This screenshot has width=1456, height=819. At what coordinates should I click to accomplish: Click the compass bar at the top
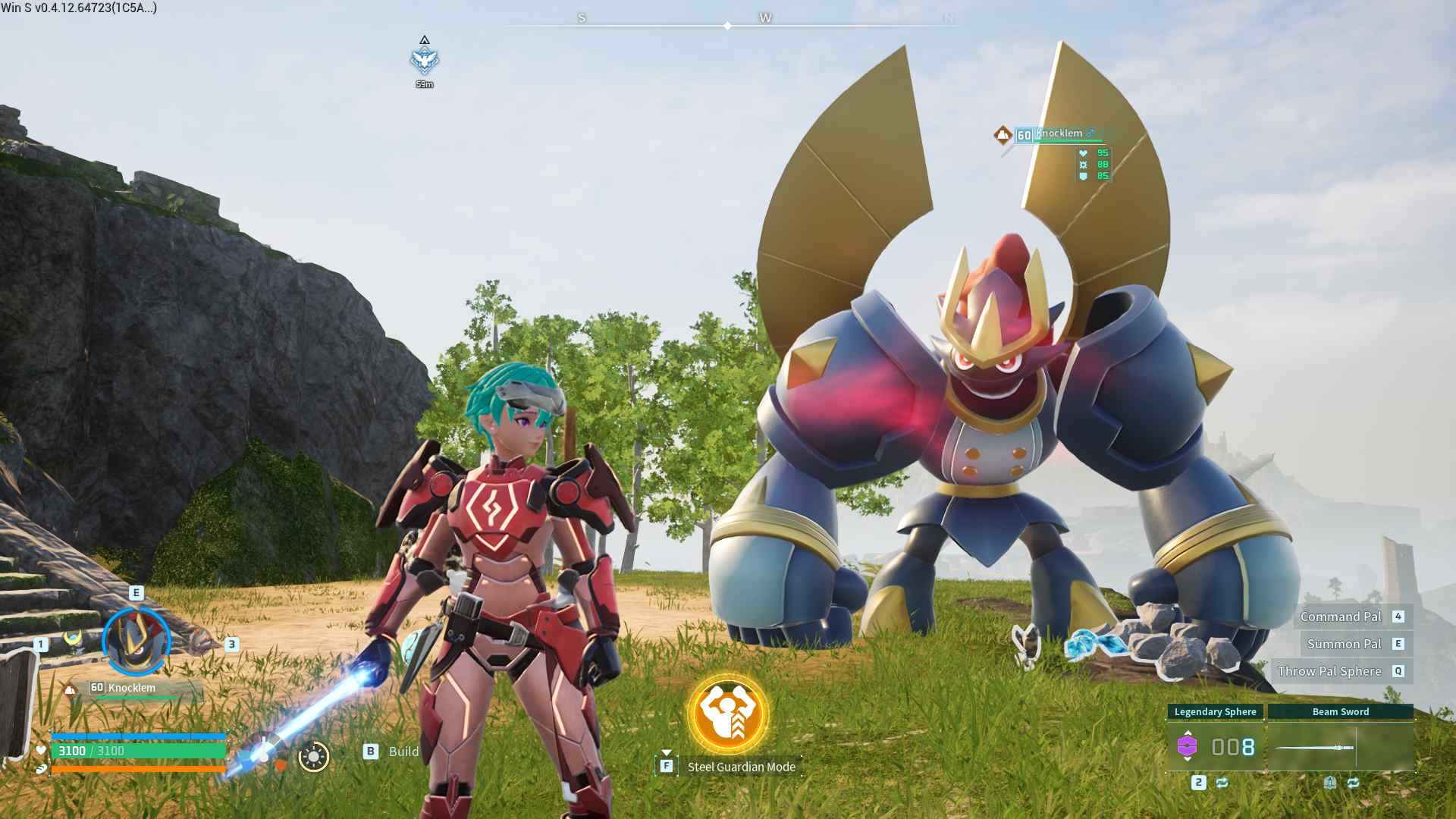click(x=728, y=26)
